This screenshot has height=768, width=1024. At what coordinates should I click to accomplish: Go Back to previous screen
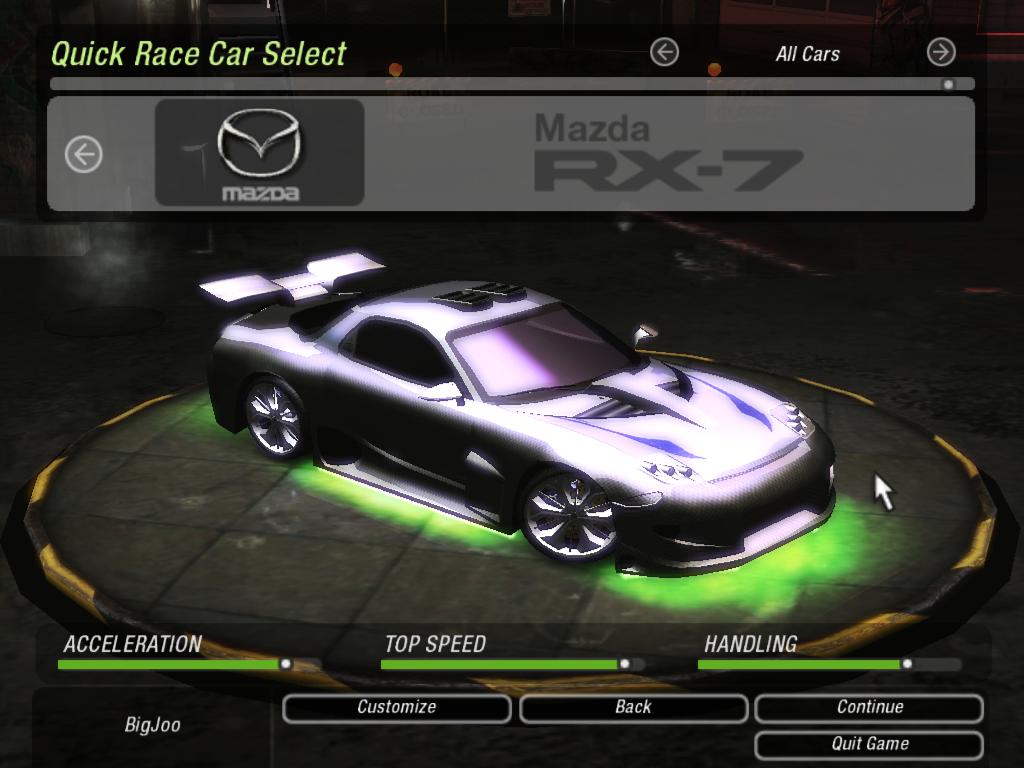pos(633,708)
